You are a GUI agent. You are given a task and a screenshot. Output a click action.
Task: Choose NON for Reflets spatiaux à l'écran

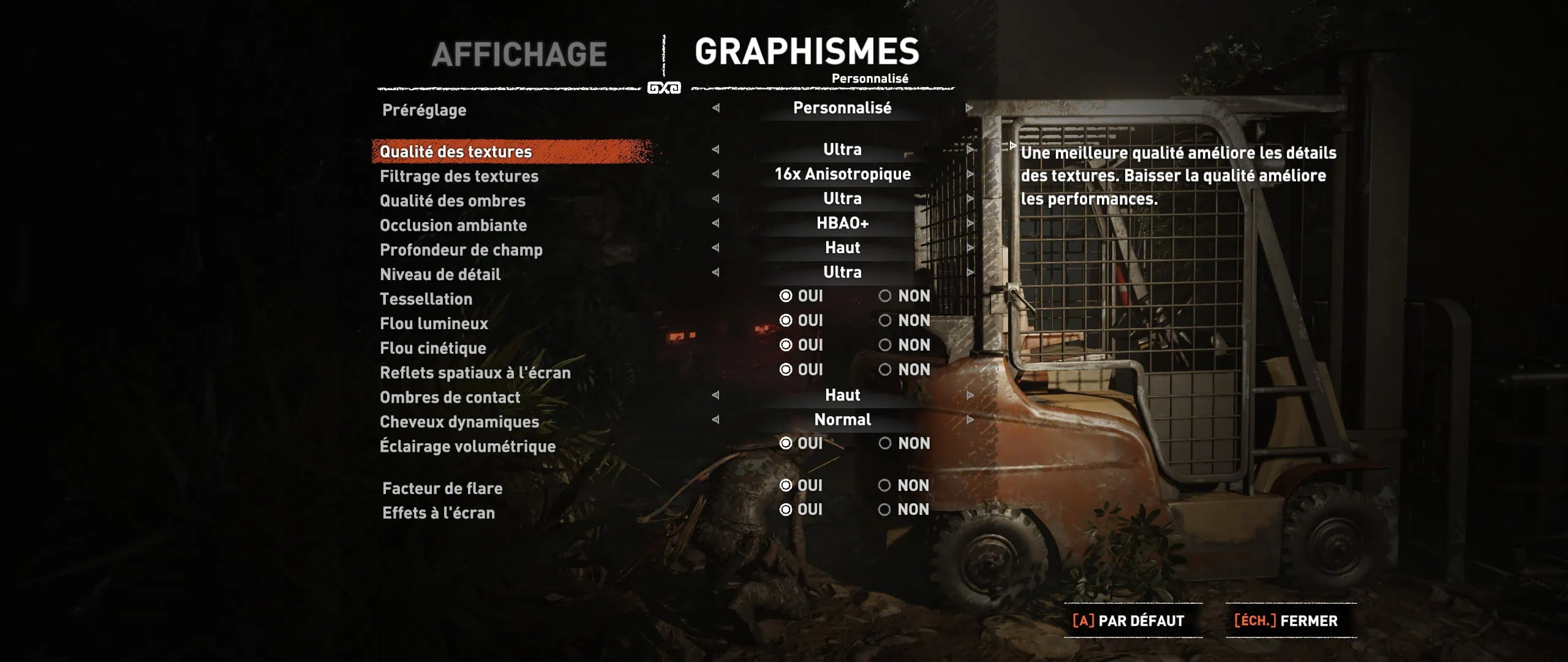click(x=885, y=370)
